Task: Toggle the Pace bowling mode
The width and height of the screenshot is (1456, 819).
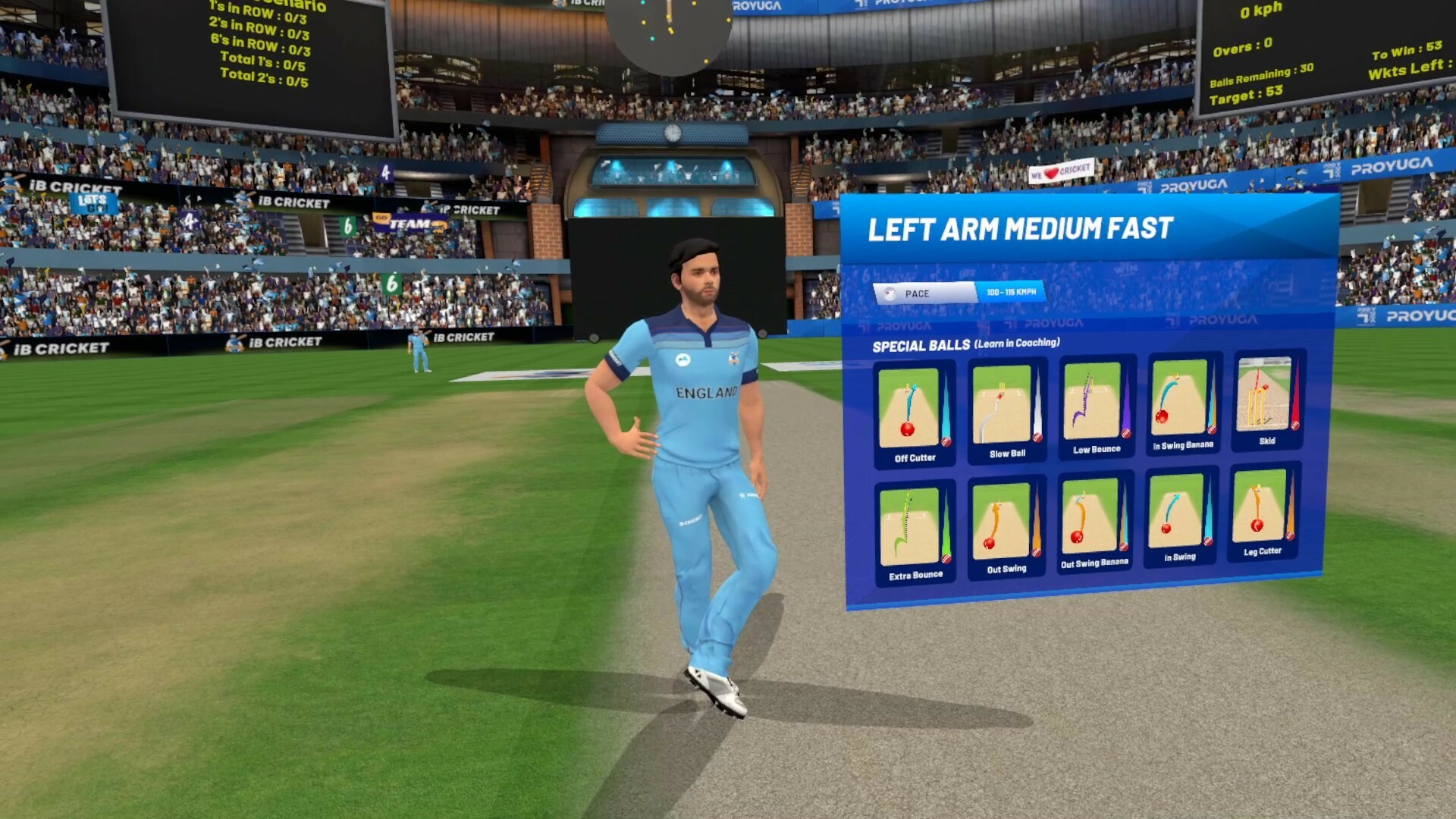Action: (x=921, y=293)
